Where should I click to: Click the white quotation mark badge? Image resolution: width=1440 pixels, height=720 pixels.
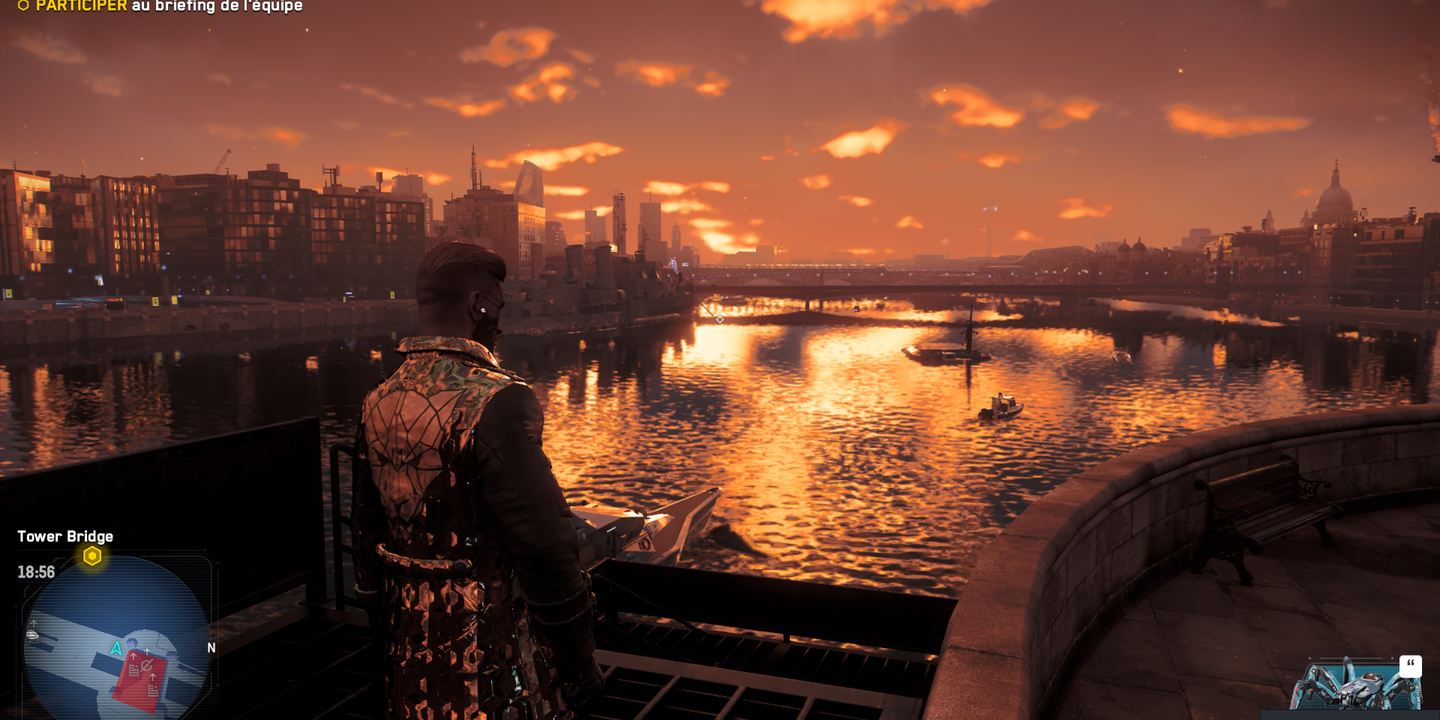point(1410,666)
